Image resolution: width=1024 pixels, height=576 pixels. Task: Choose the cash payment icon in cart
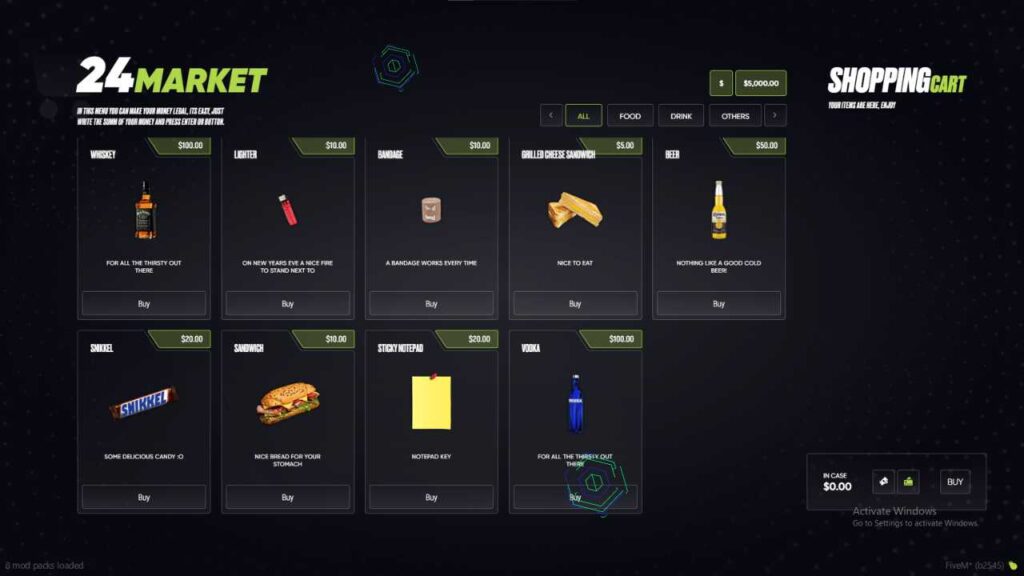click(x=883, y=482)
